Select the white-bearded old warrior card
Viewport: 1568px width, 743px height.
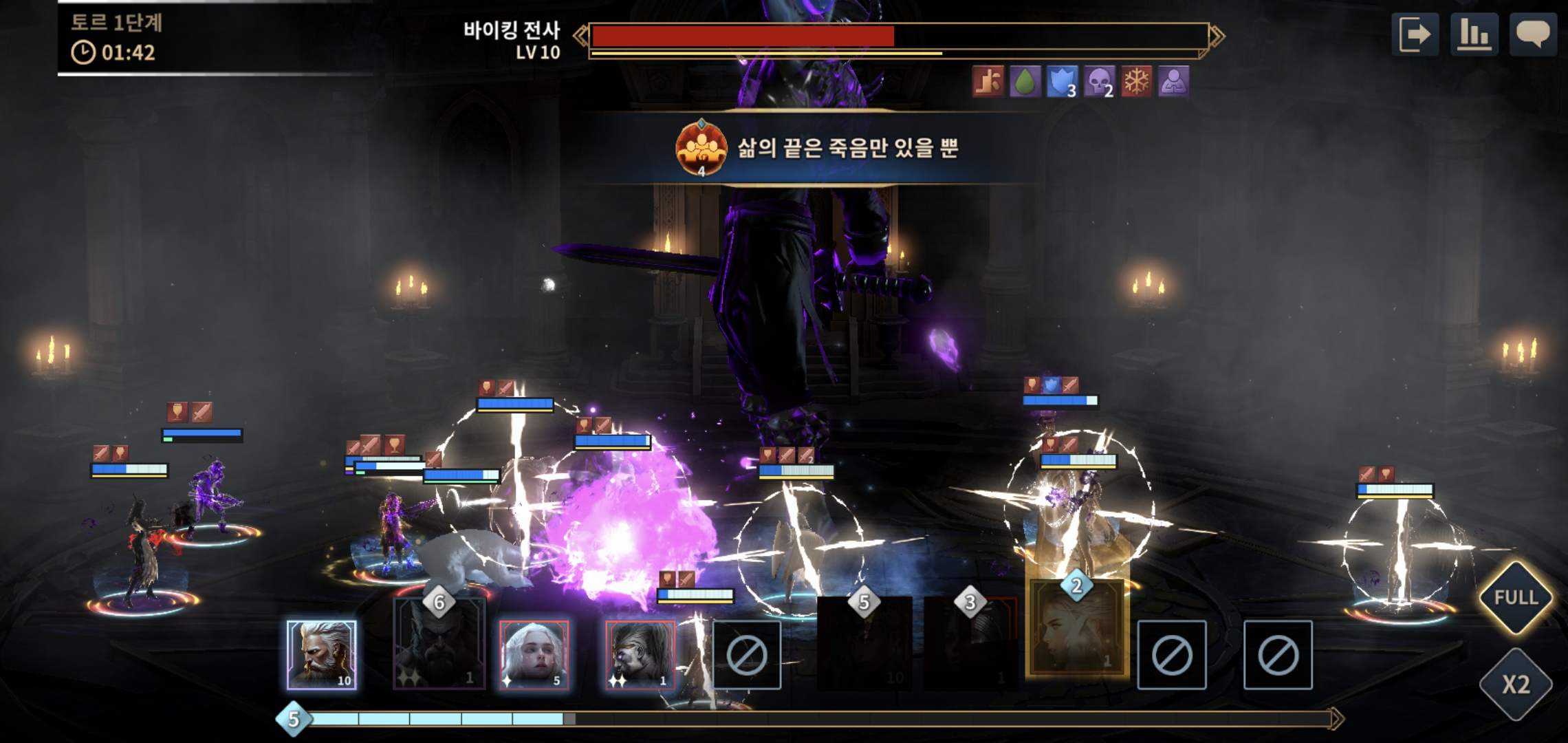[322, 654]
